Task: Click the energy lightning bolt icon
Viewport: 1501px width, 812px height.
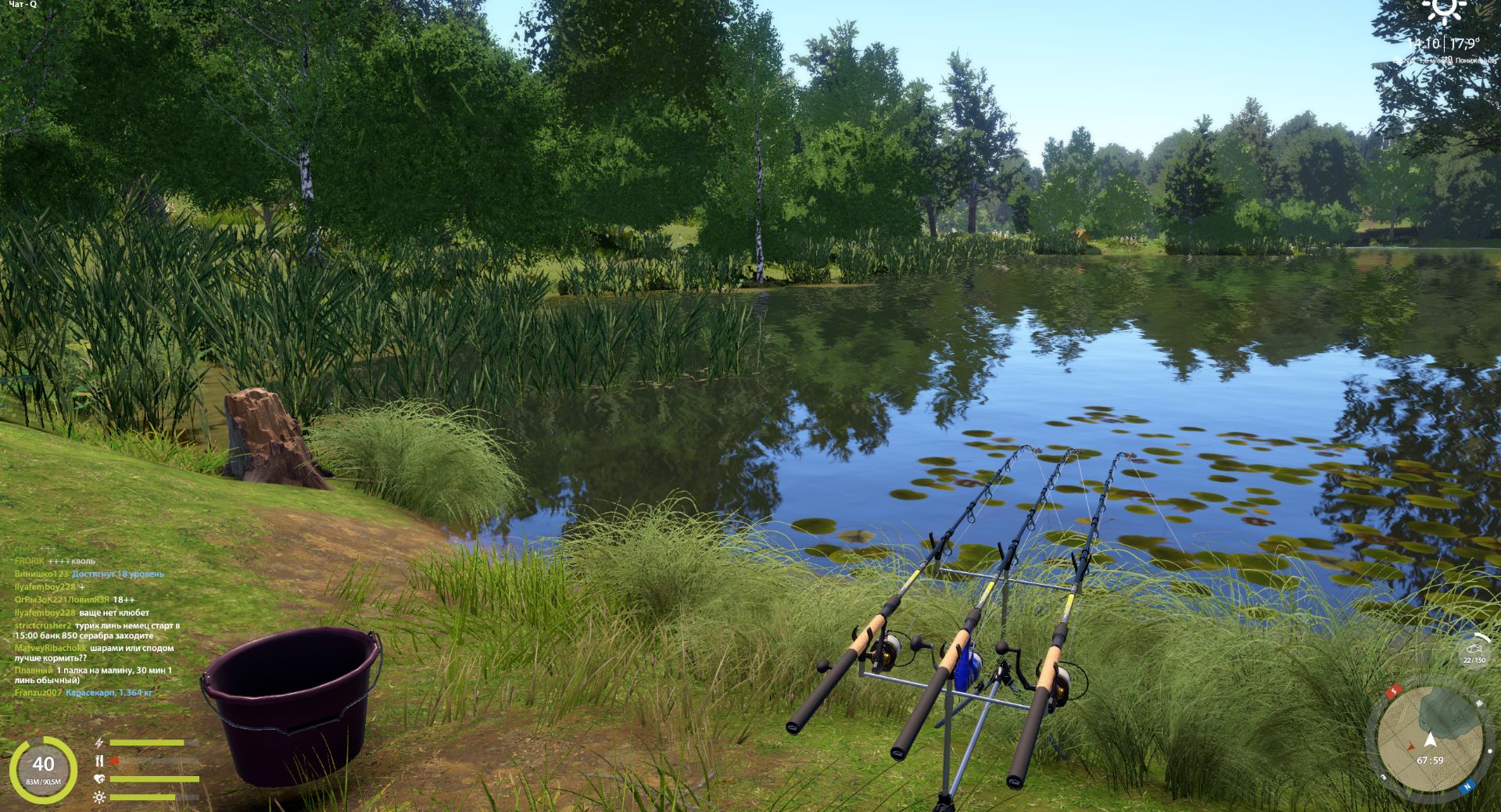Action: (99, 744)
